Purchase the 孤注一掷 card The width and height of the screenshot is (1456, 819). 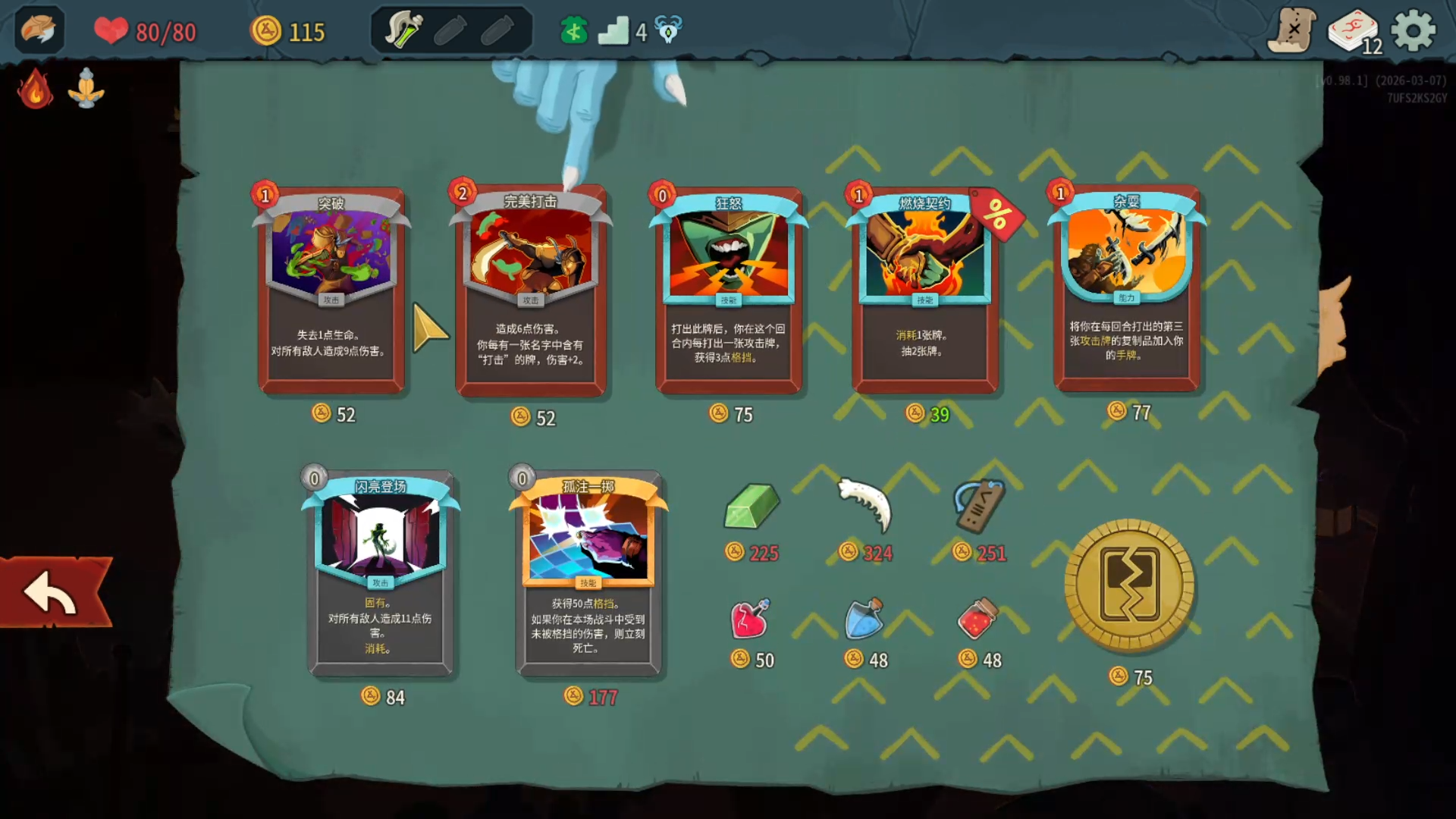tap(588, 574)
